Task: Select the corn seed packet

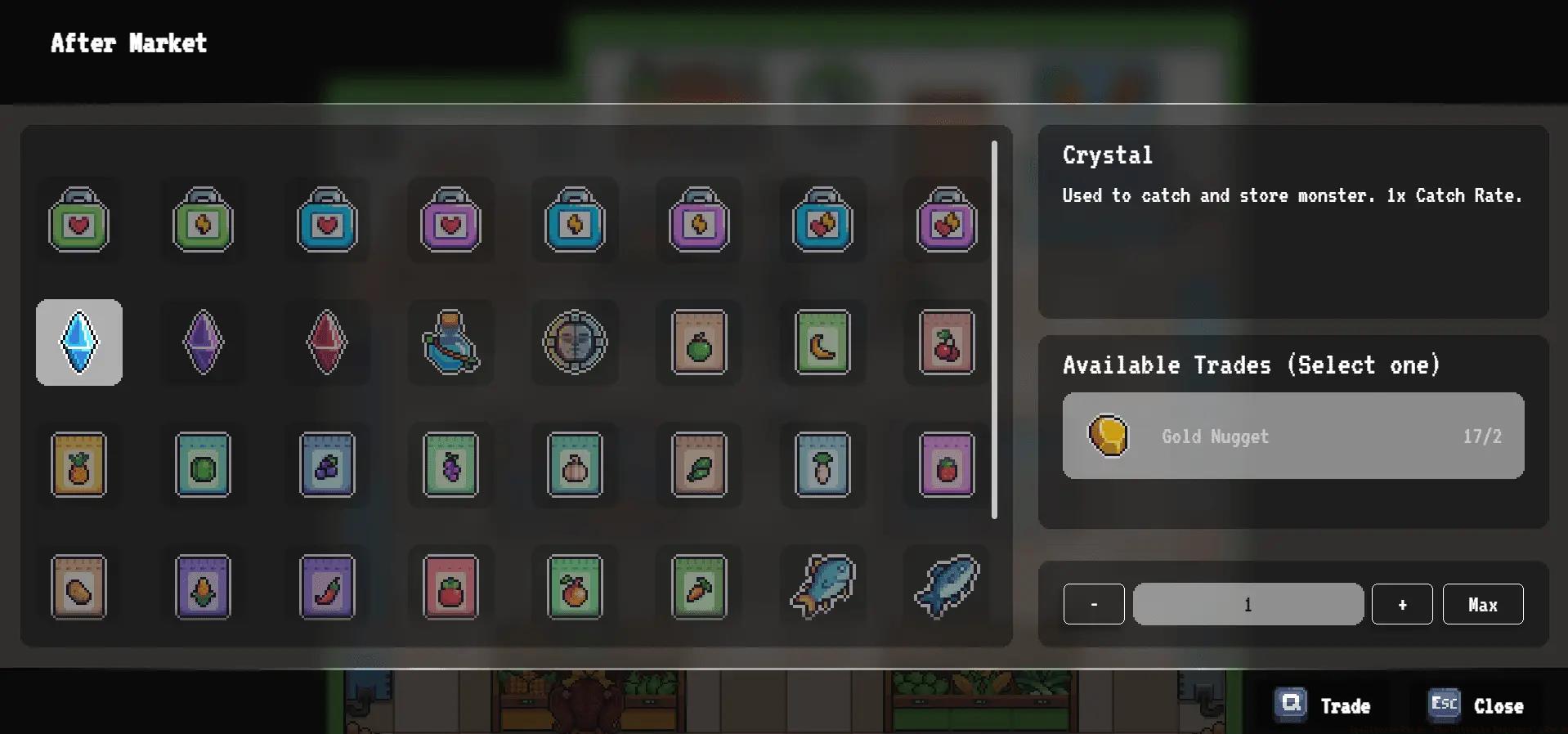Action: [203, 587]
